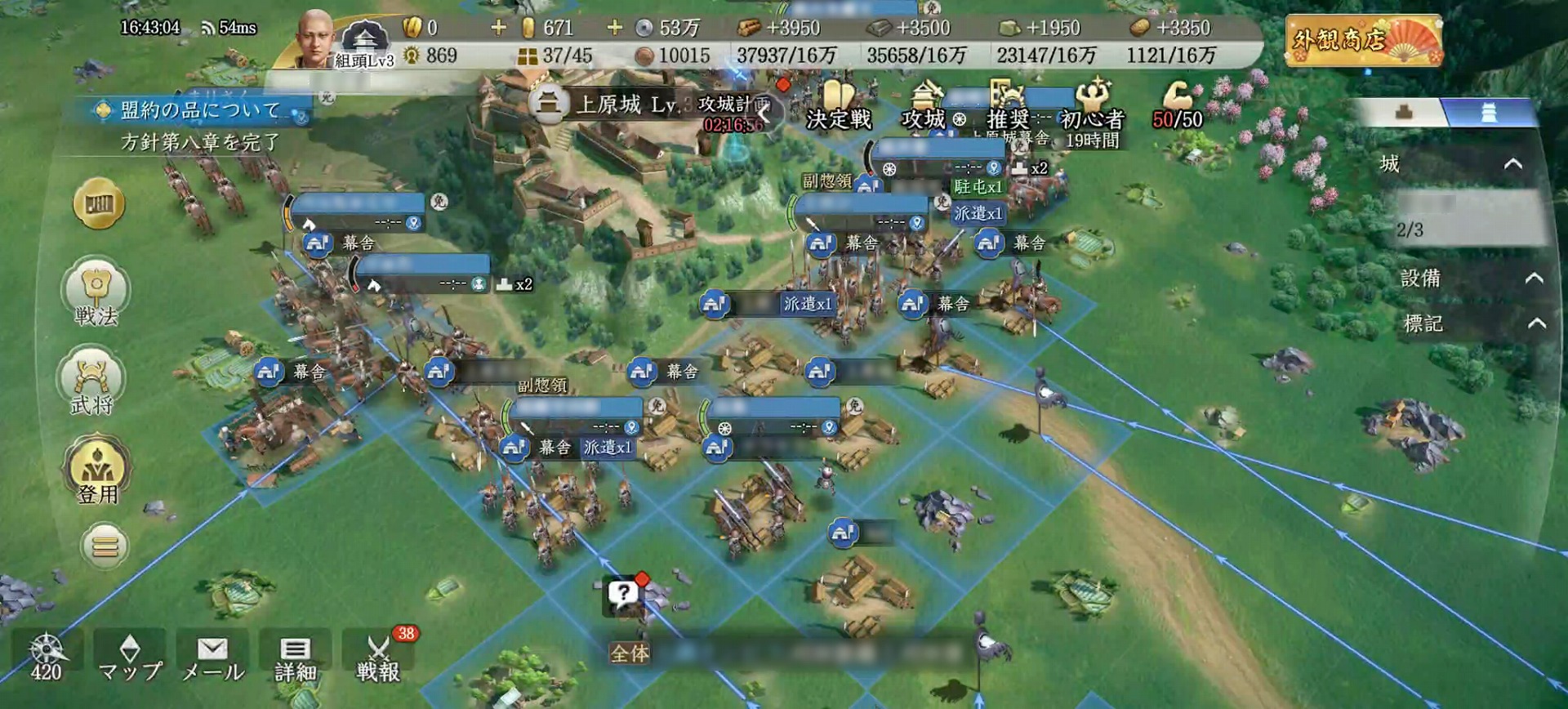This screenshot has height=709, width=1568.
Task: Collapse the 城 castle list section
Action: pos(1512,164)
